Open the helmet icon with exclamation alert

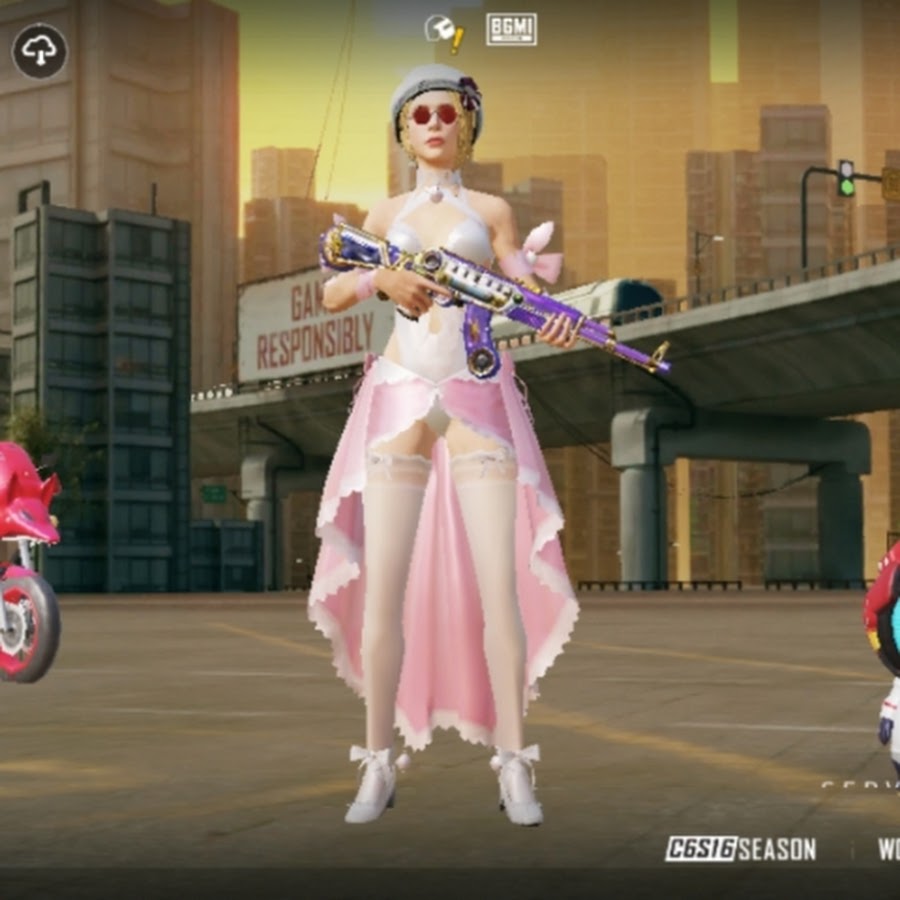click(x=443, y=32)
